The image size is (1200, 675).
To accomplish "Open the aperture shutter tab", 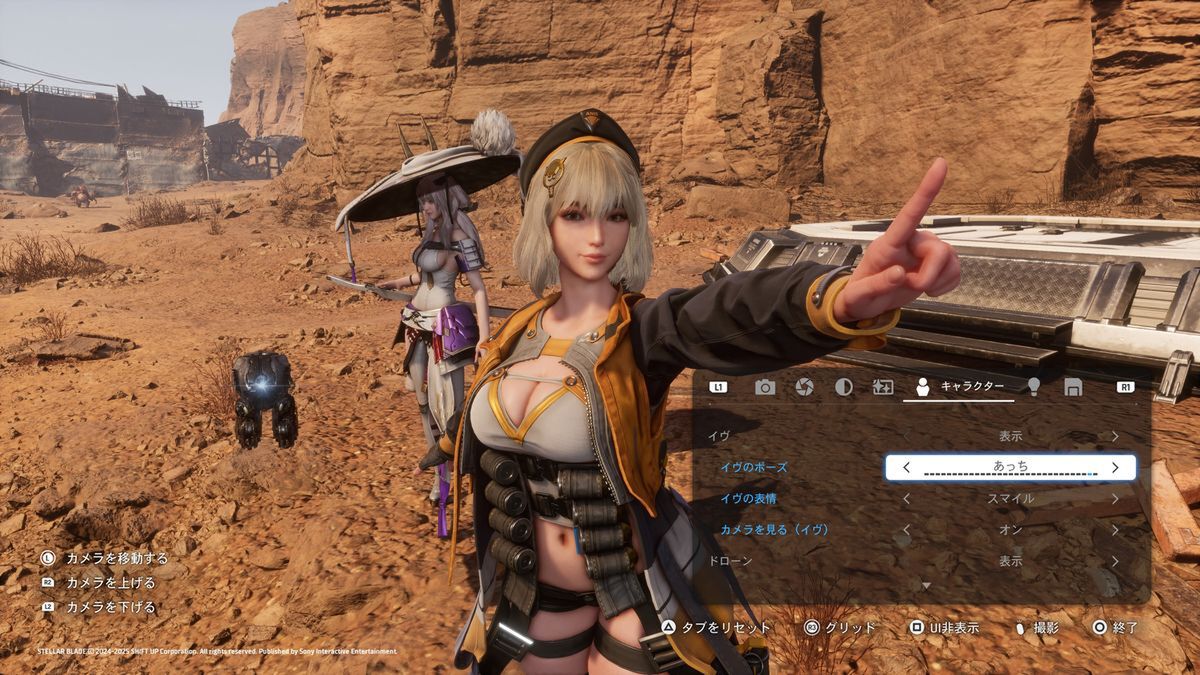I will pyautogui.click(x=804, y=387).
